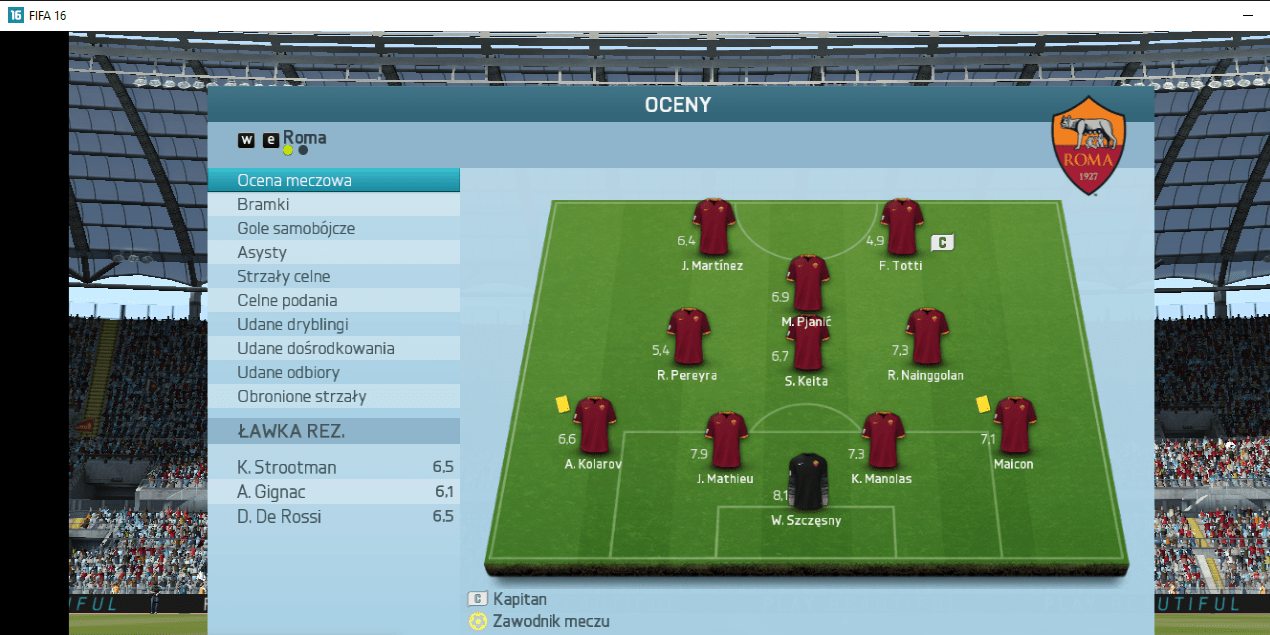The height and width of the screenshot is (635, 1270).
Task: Minimize the FIFA 16 window
Action: click(x=1247, y=16)
